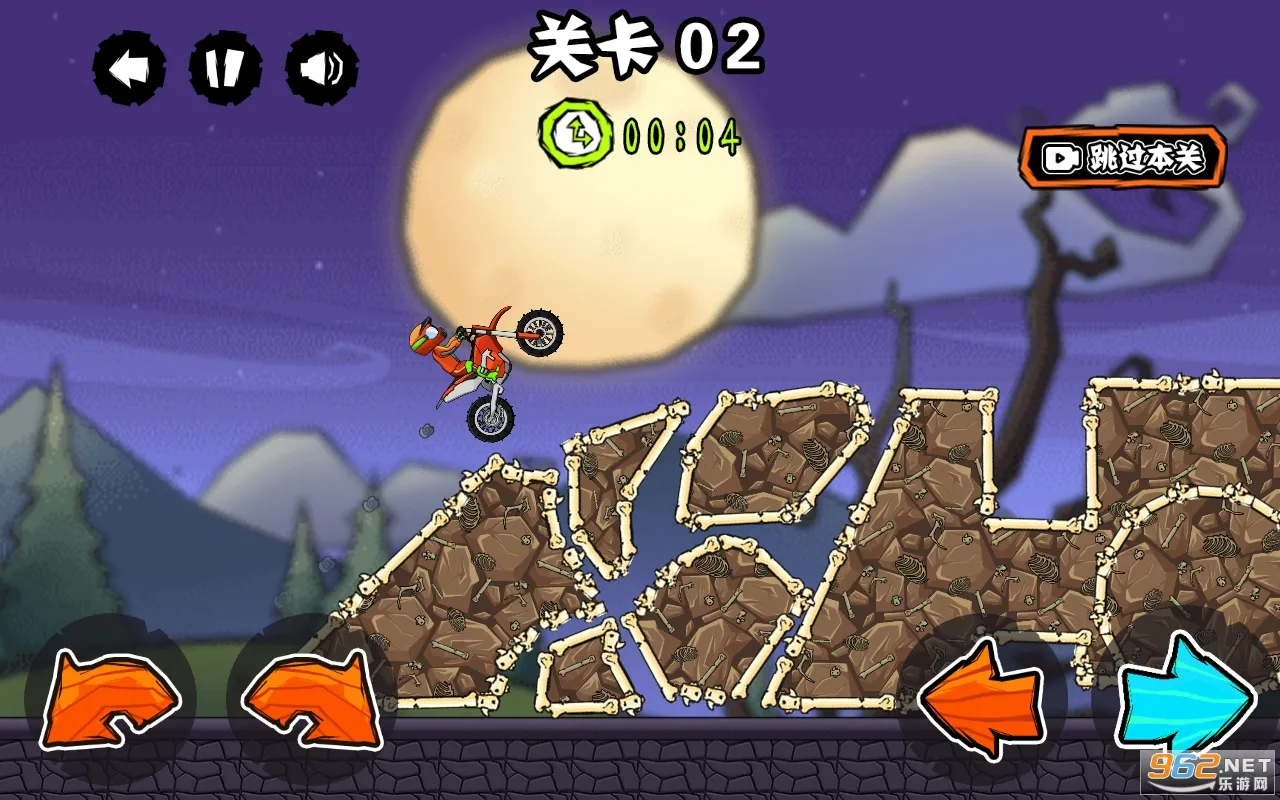Tilt bike forward with curved right arrow

(311, 700)
